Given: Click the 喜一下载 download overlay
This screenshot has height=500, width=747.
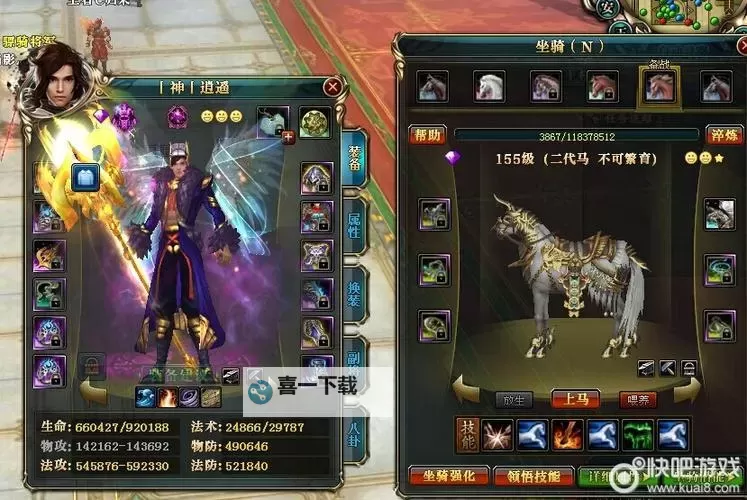Looking at the screenshot, I should [x=302, y=386].
